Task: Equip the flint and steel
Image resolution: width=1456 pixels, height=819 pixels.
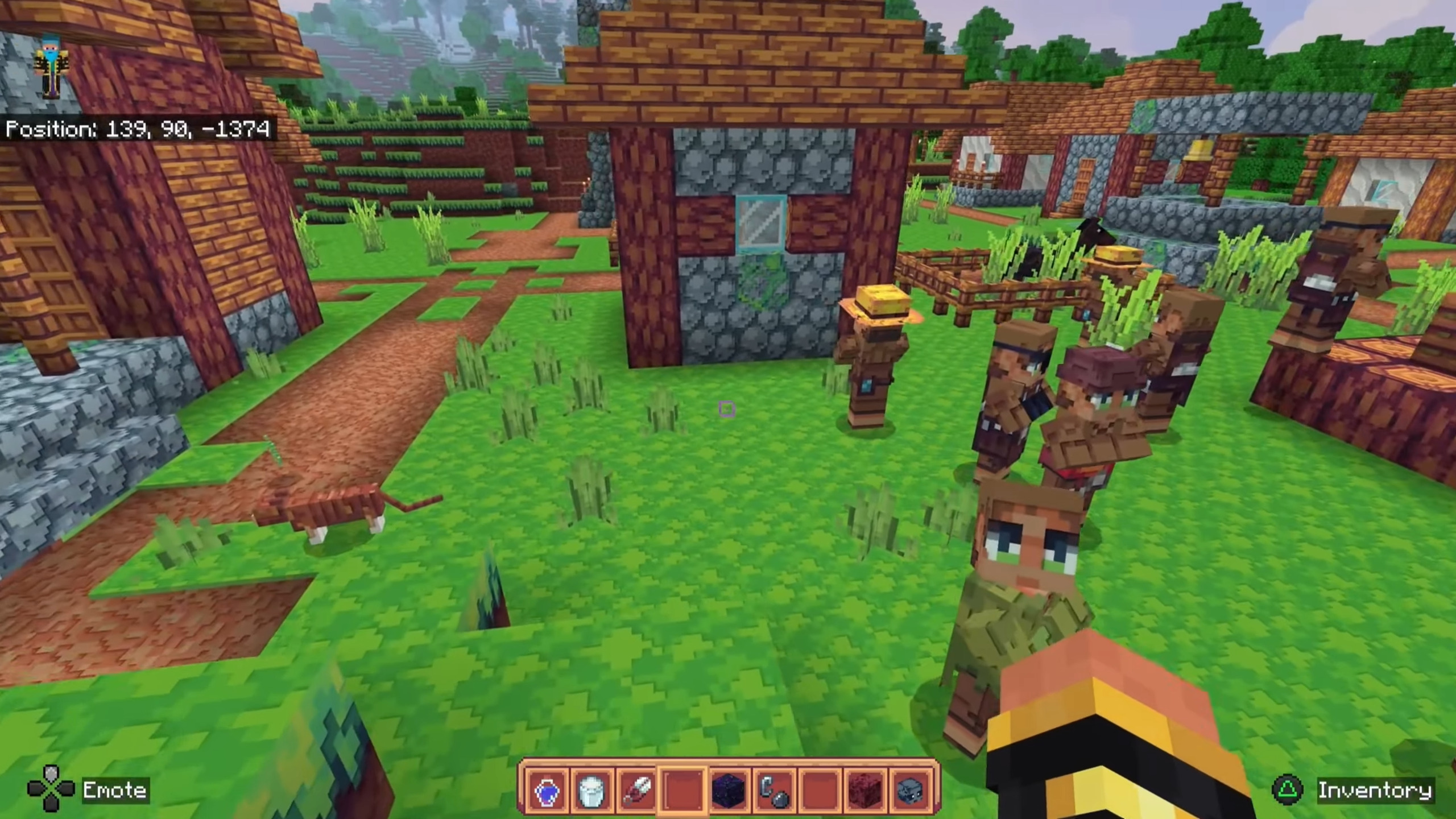Action: [773, 790]
